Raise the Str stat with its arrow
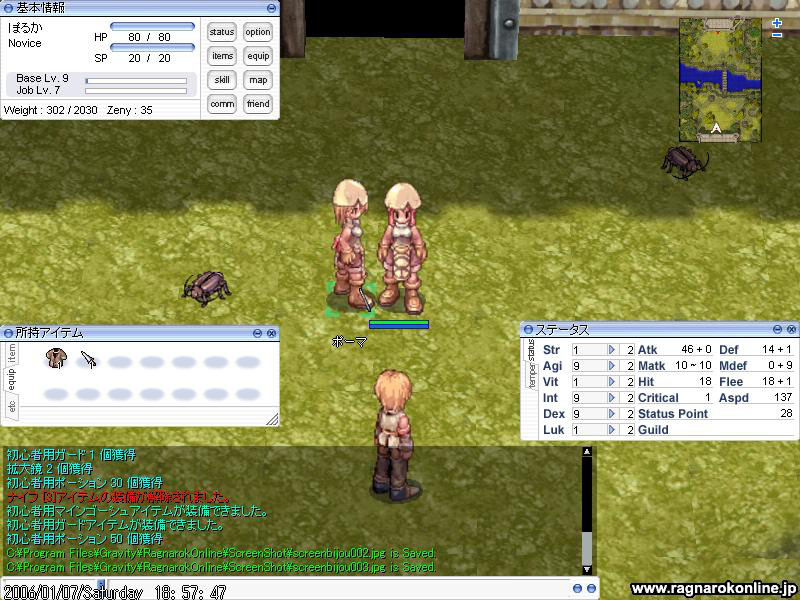800x600 pixels. (612, 350)
